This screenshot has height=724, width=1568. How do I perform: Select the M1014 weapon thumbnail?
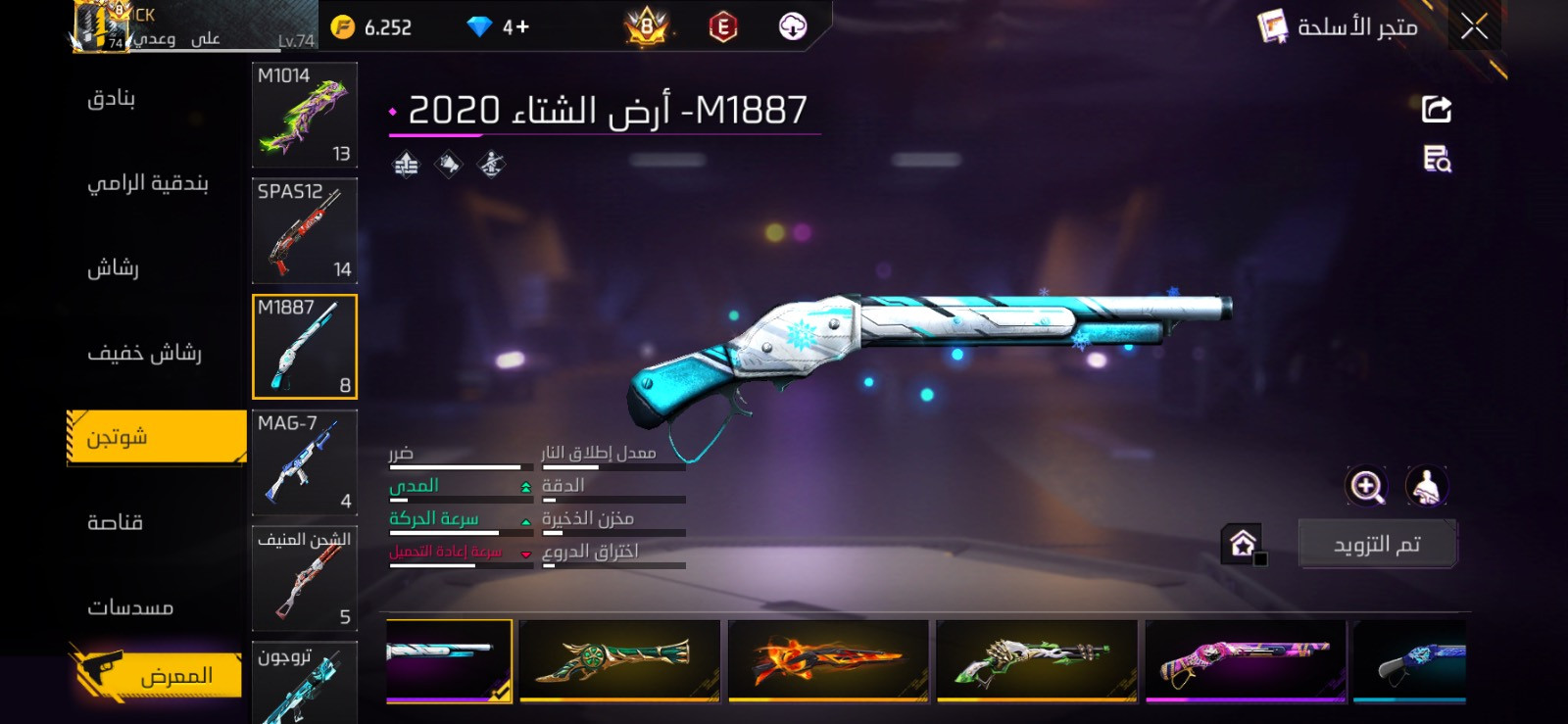click(x=305, y=116)
